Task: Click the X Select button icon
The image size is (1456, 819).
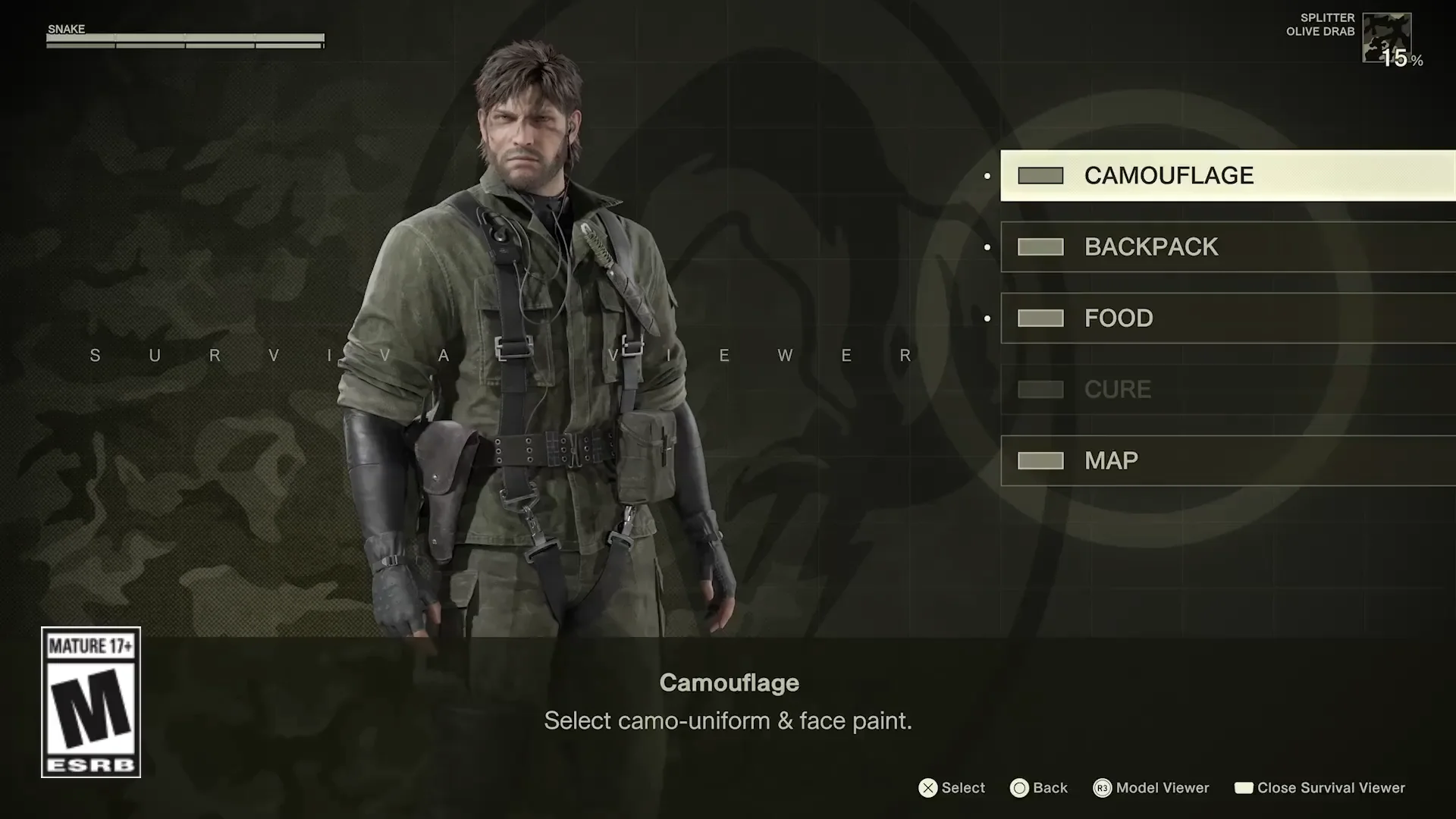Action: [x=927, y=788]
